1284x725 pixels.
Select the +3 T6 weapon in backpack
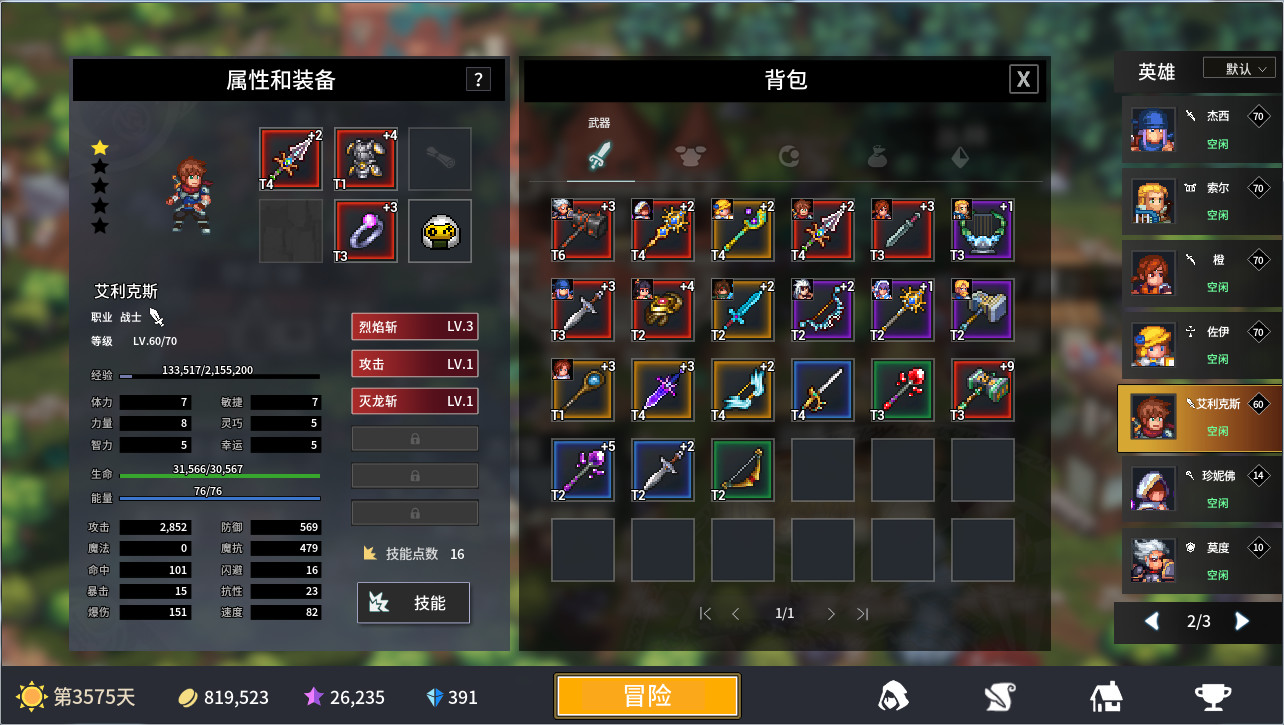pos(581,229)
